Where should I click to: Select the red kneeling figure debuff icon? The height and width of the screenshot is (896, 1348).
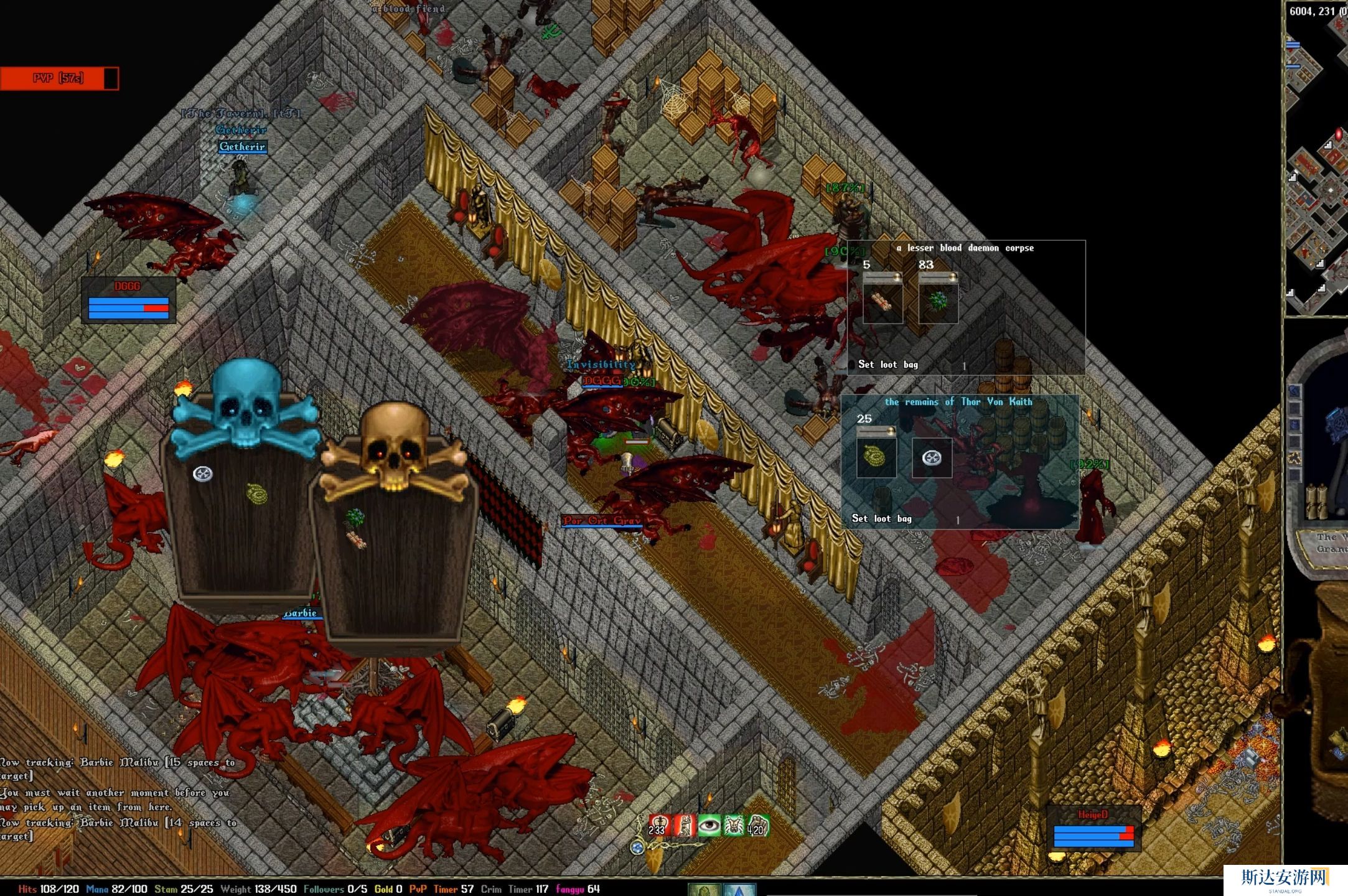[x=683, y=825]
